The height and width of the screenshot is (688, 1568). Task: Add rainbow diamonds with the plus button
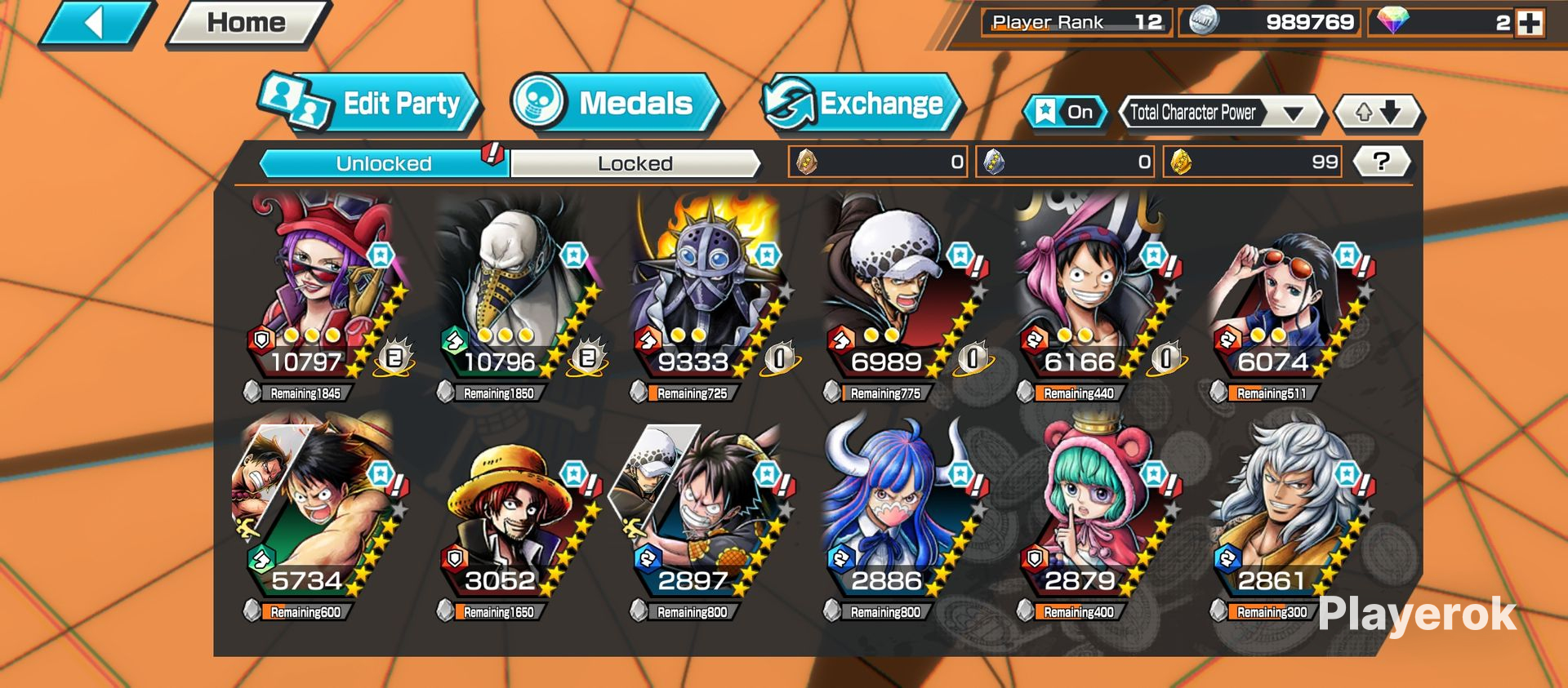1530,23
